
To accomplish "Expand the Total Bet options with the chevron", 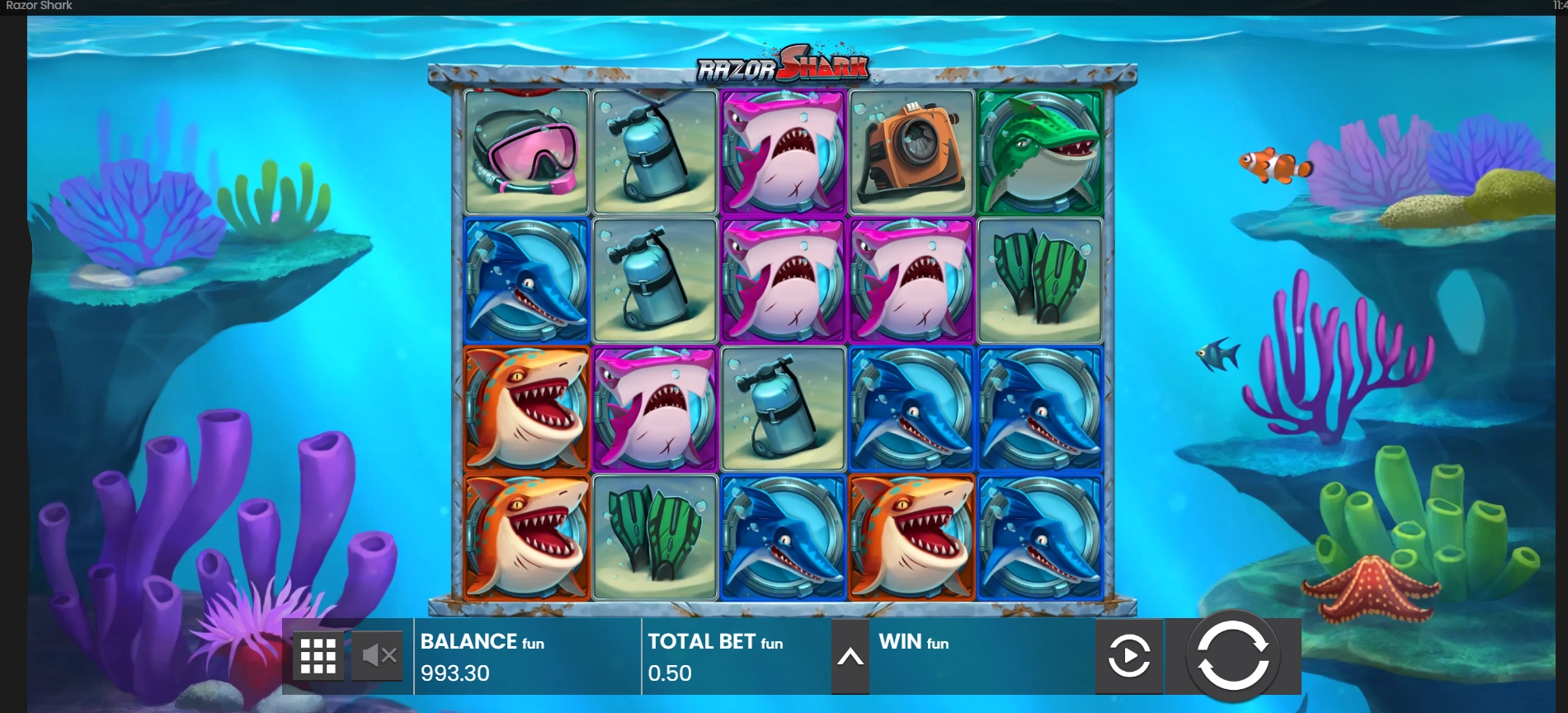I will pos(850,656).
